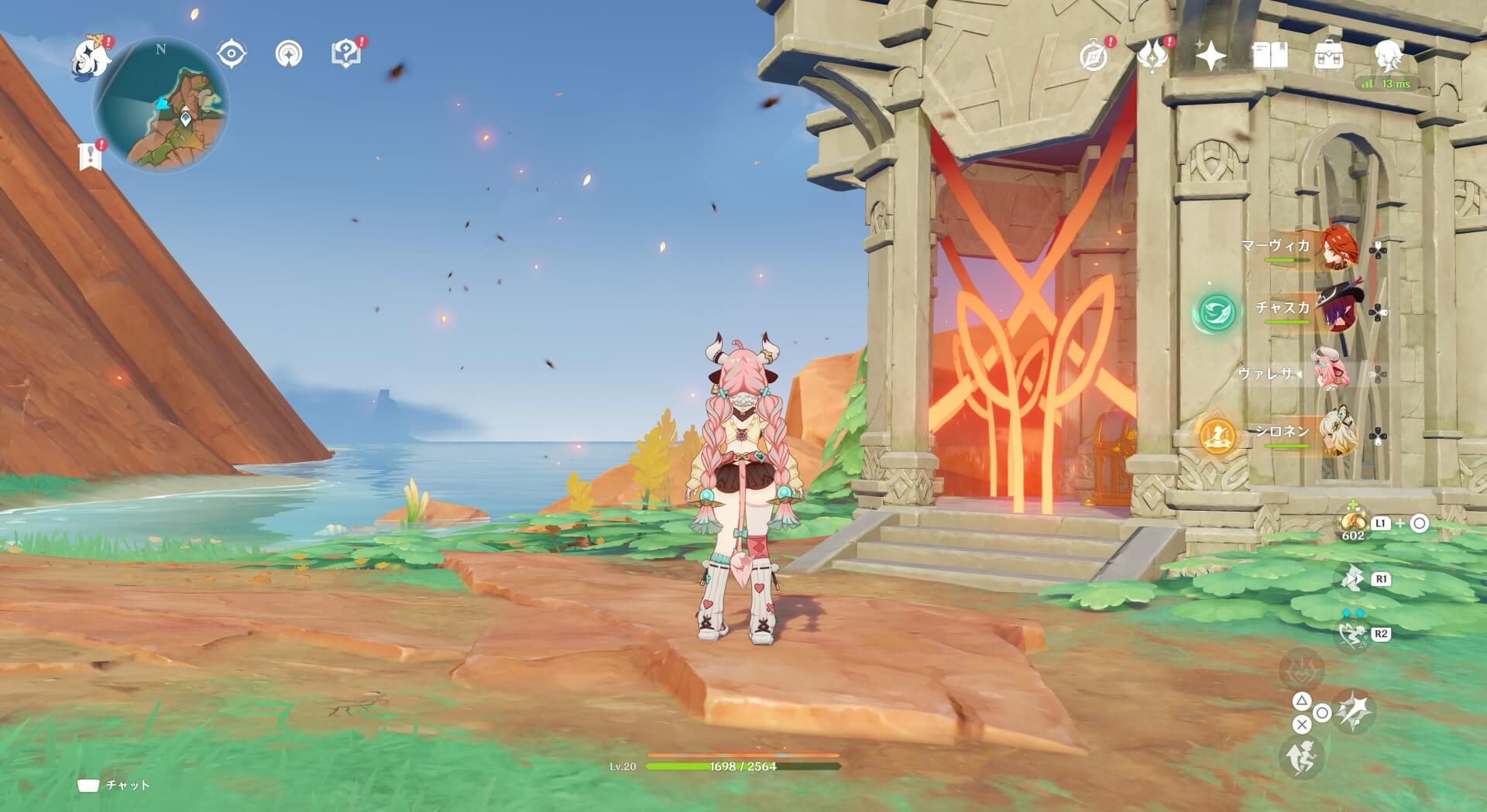Viewport: 1487px width, 812px height.
Task: Open the チャット chat box
Action: coord(115,785)
